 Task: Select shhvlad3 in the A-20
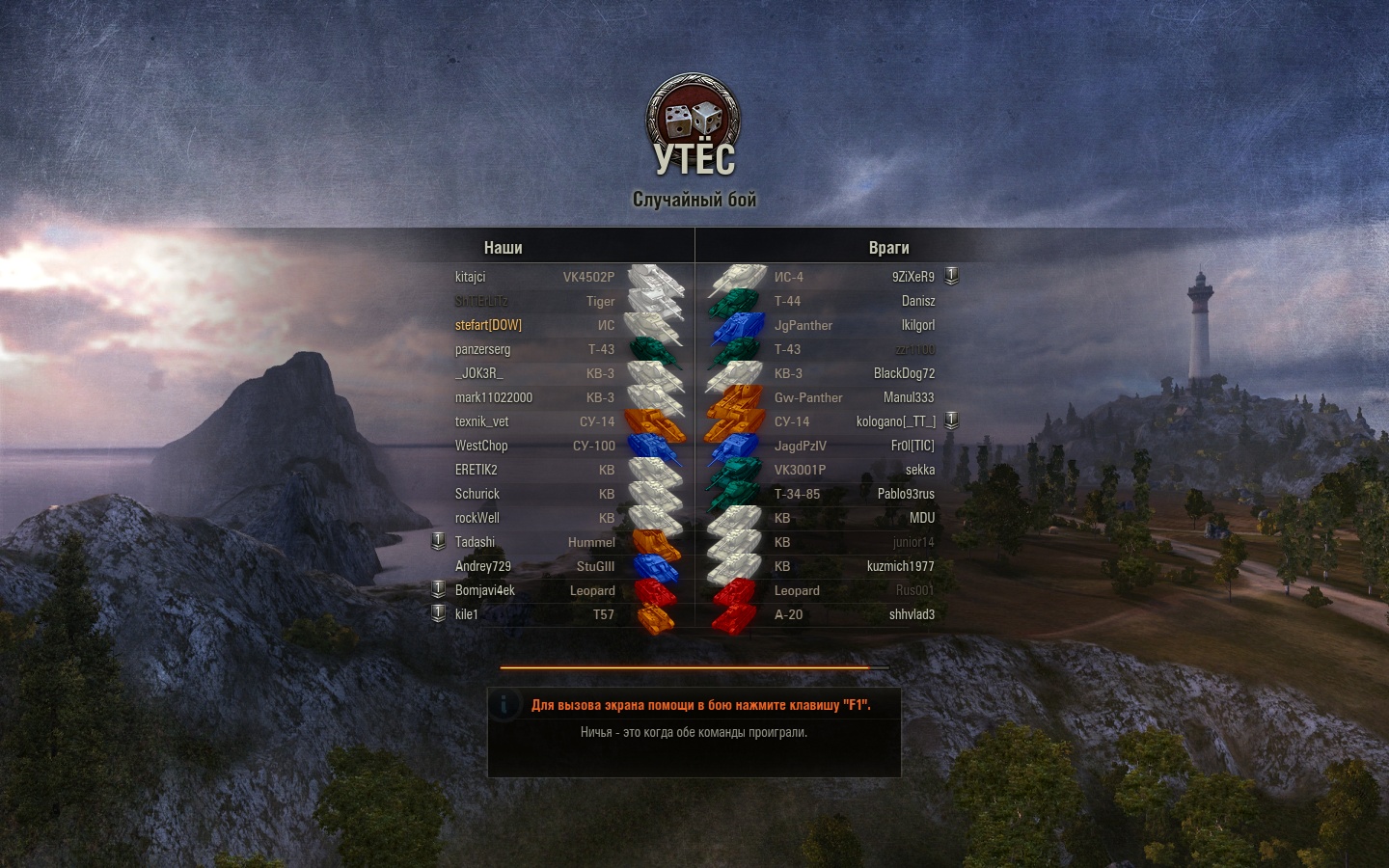912,614
